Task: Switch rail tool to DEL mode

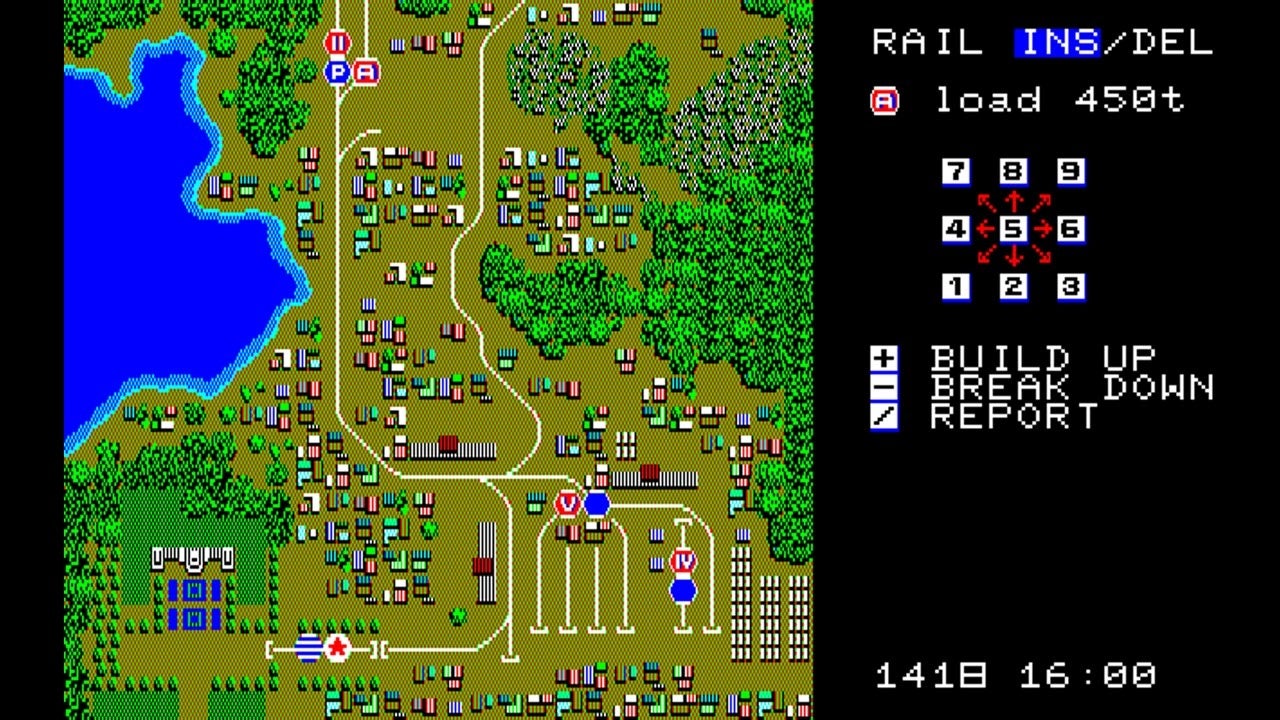Action: [1166, 42]
